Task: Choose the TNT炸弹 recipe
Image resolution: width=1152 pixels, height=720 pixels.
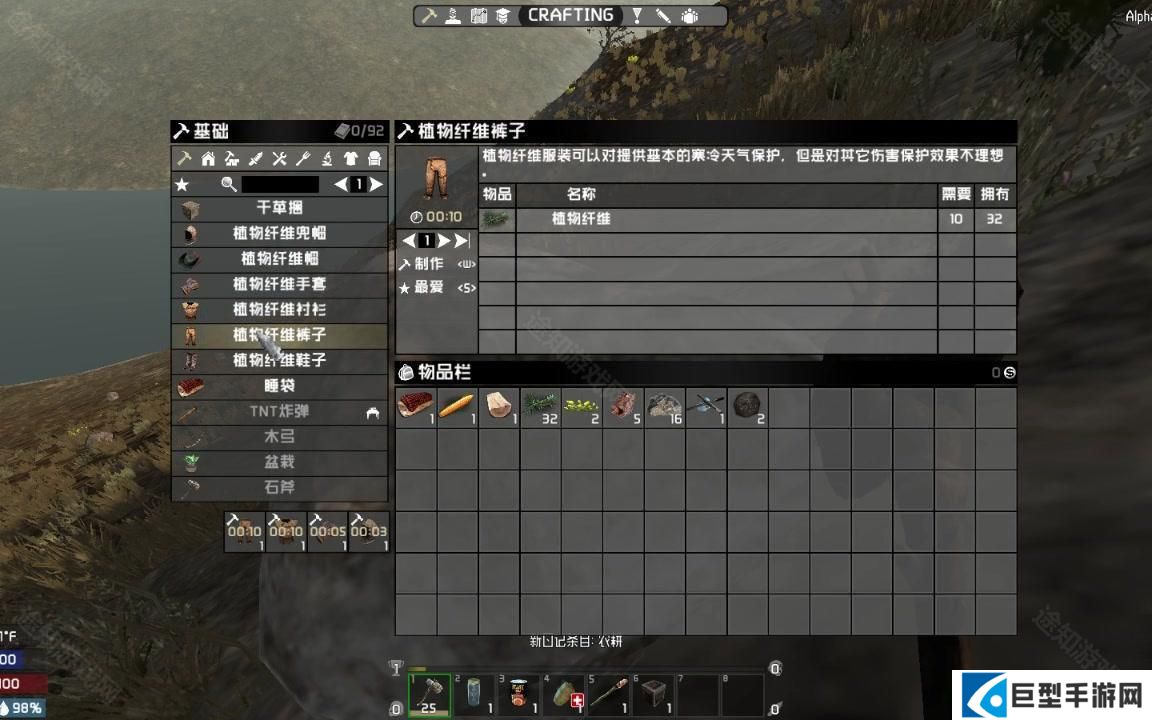Action: pyautogui.click(x=279, y=411)
